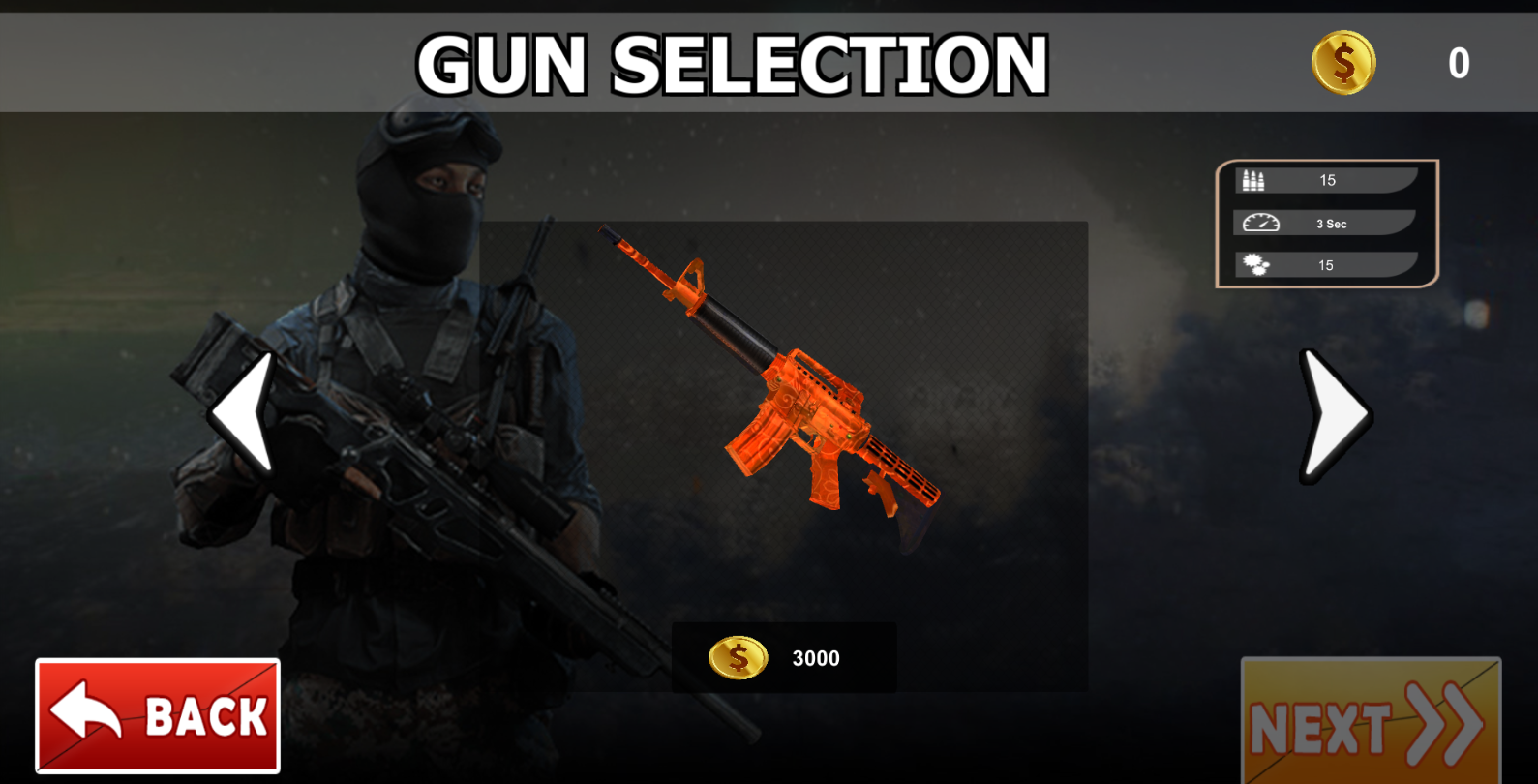This screenshot has height=784, width=1538.
Task: Click the coin balance reading 0
Action: (1458, 64)
